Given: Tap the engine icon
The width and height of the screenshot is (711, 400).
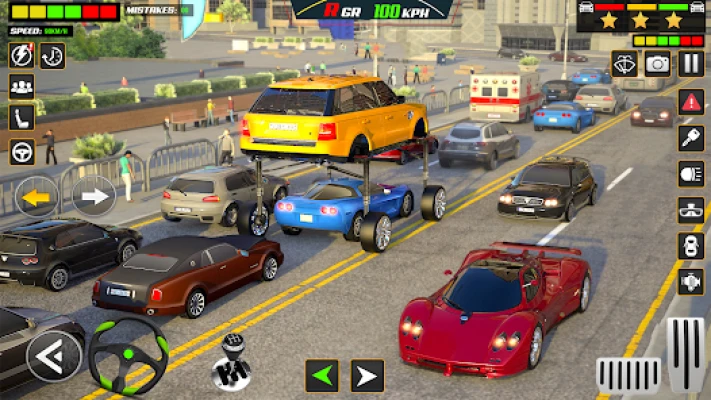Looking at the screenshot, I should tap(691, 281).
